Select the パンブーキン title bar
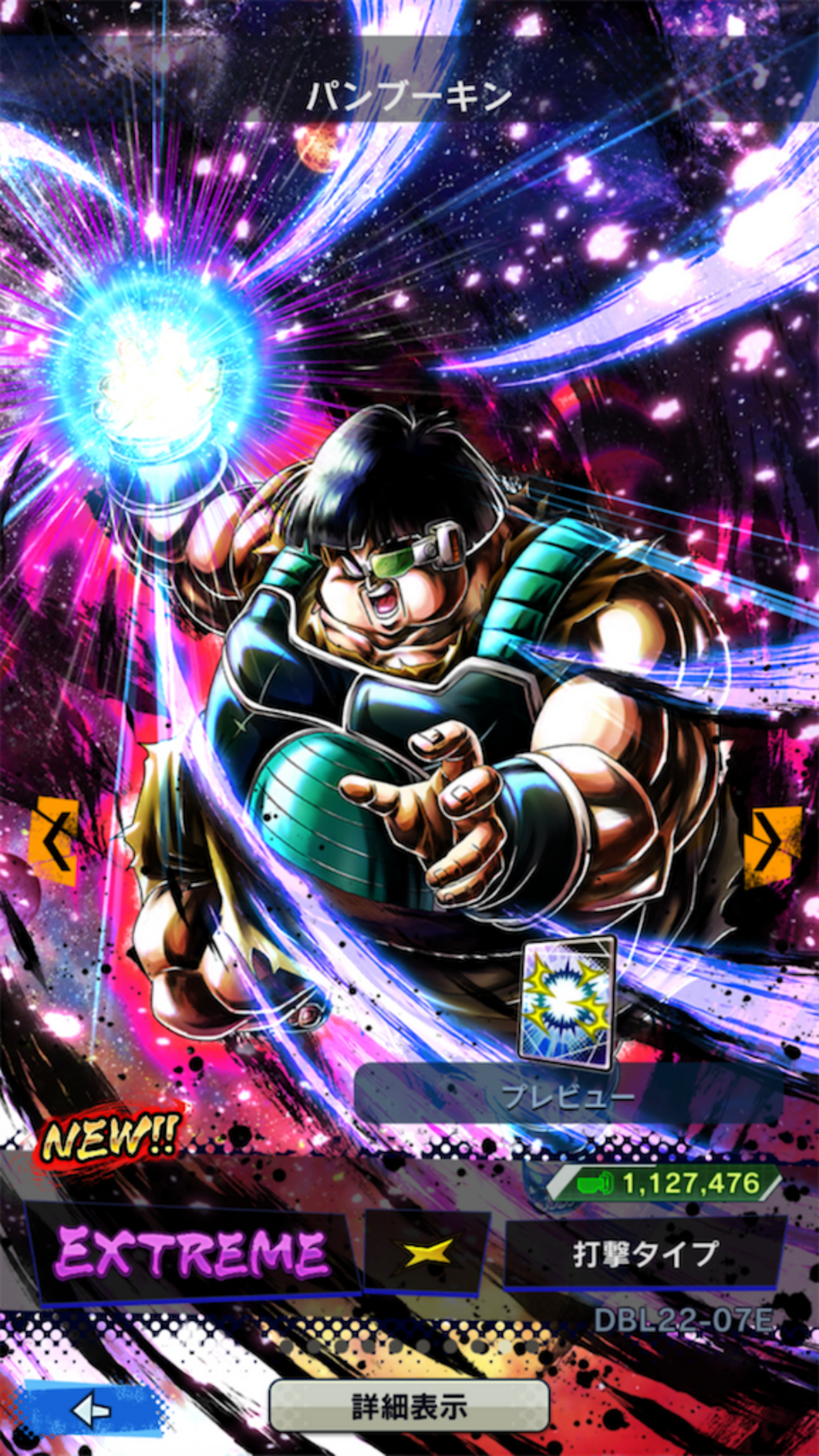The height and width of the screenshot is (1456, 819). point(409,95)
